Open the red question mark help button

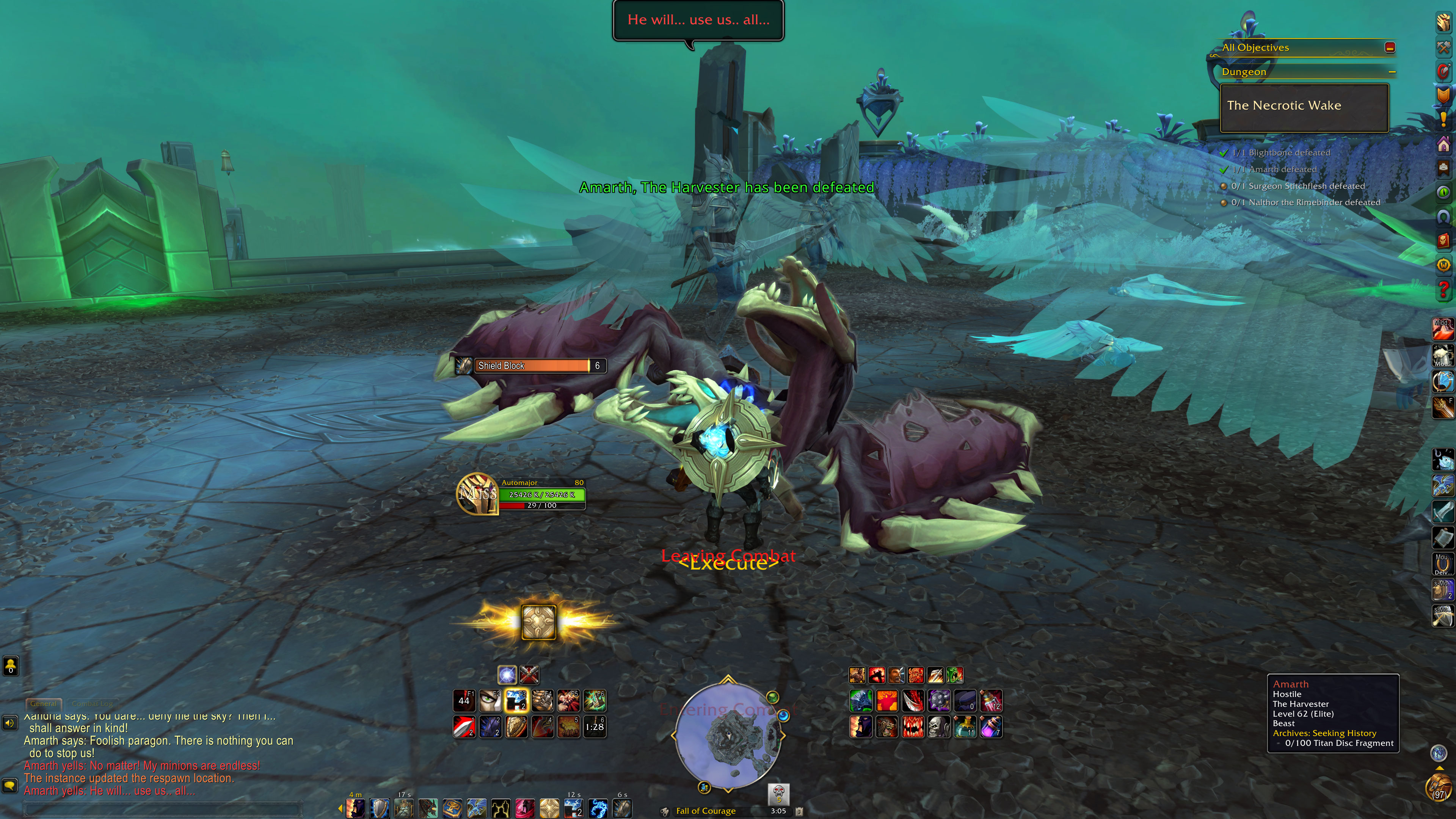(1443, 290)
